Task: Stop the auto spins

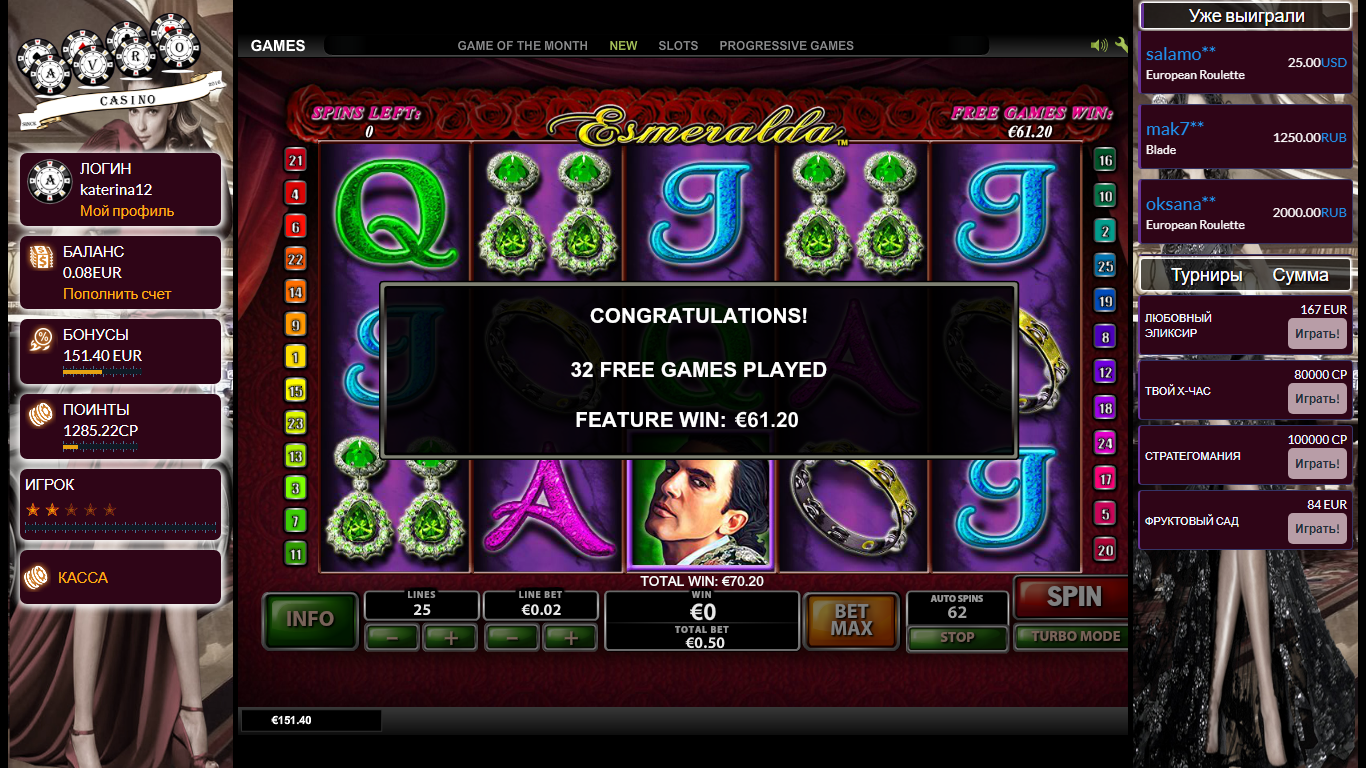Action: 957,637
